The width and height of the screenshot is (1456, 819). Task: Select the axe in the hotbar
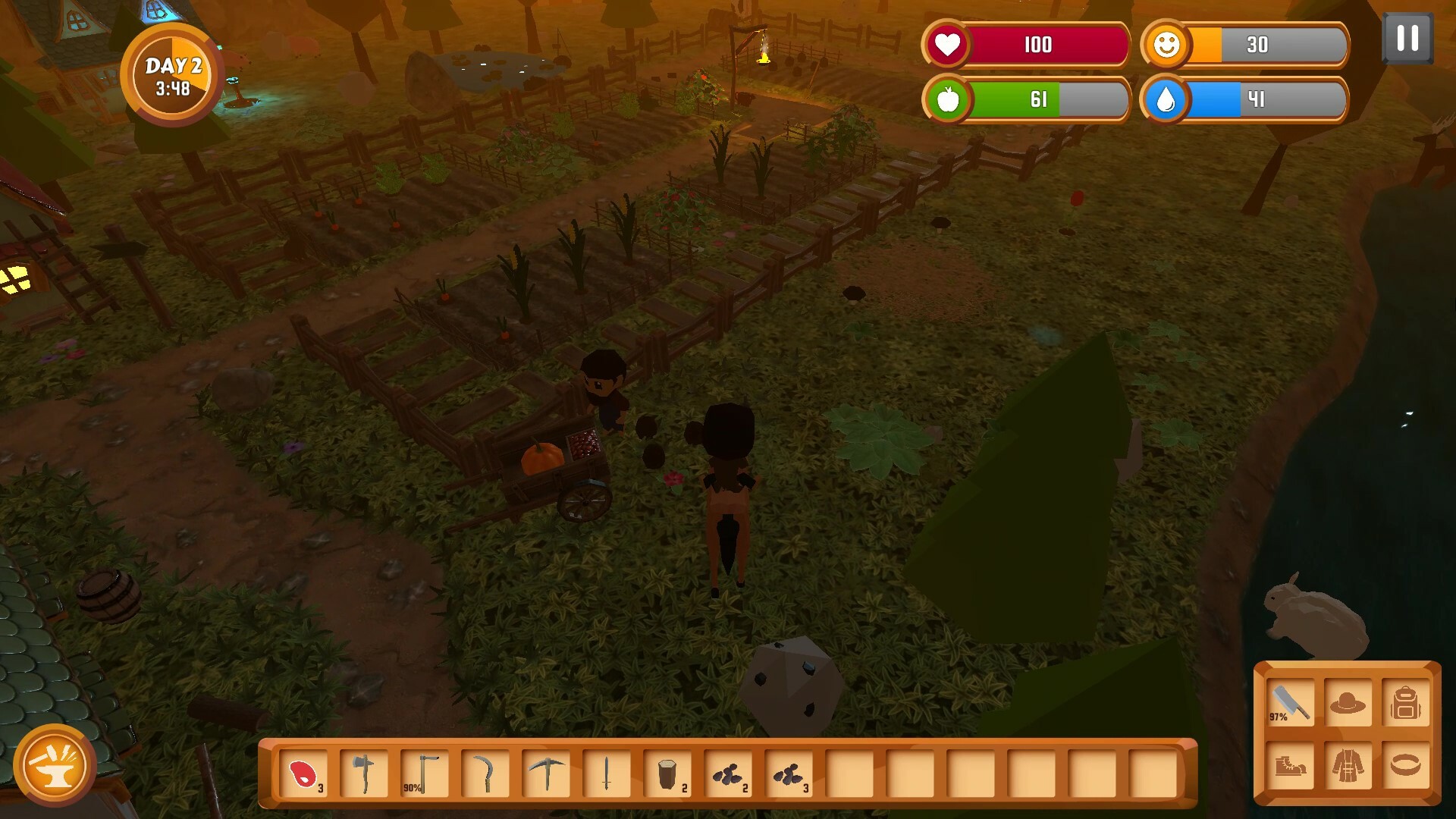(364, 773)
